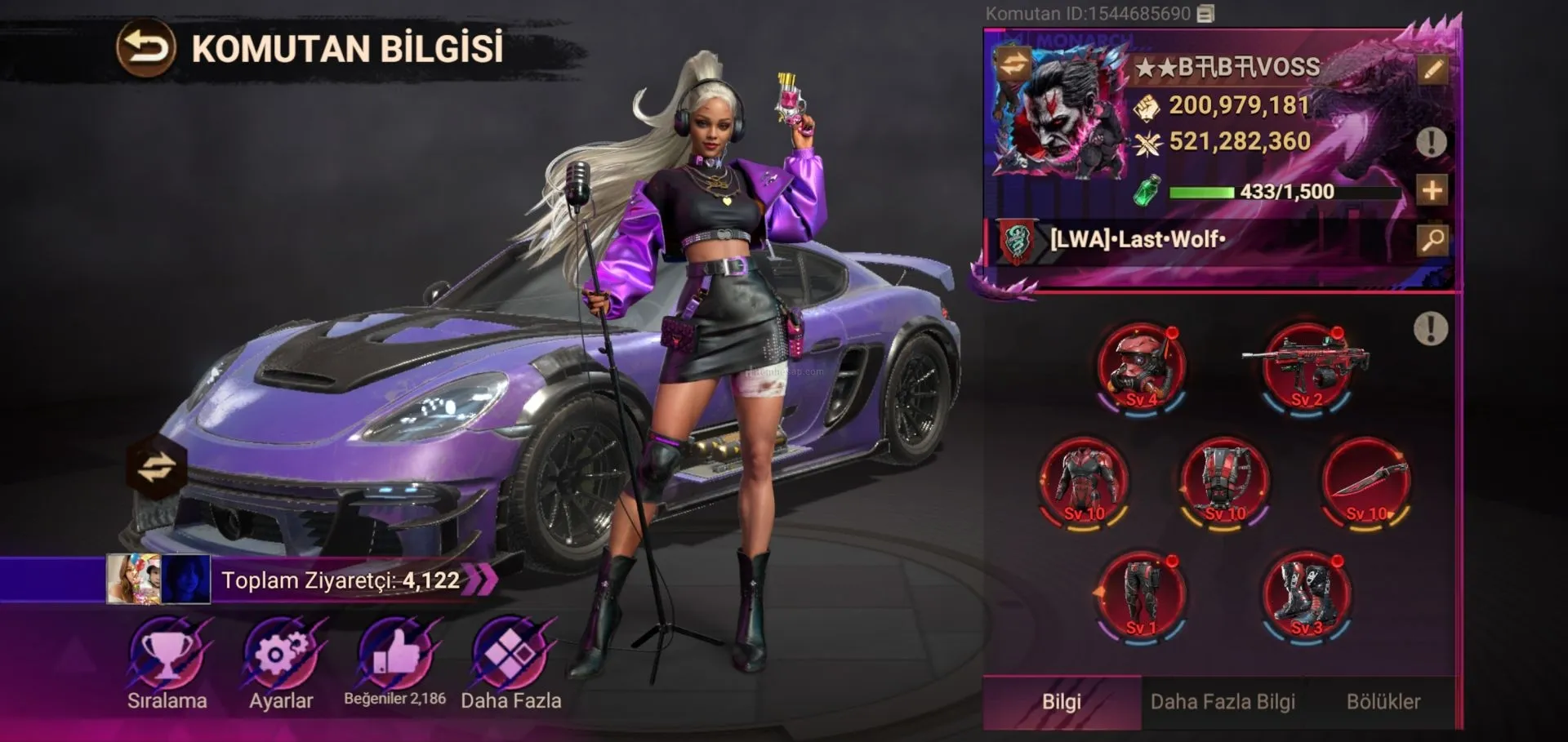Add stamina with the plus button
The height and width of the screenshot is (742, 1568).
pyautogui.click(x=1432, y=191)
